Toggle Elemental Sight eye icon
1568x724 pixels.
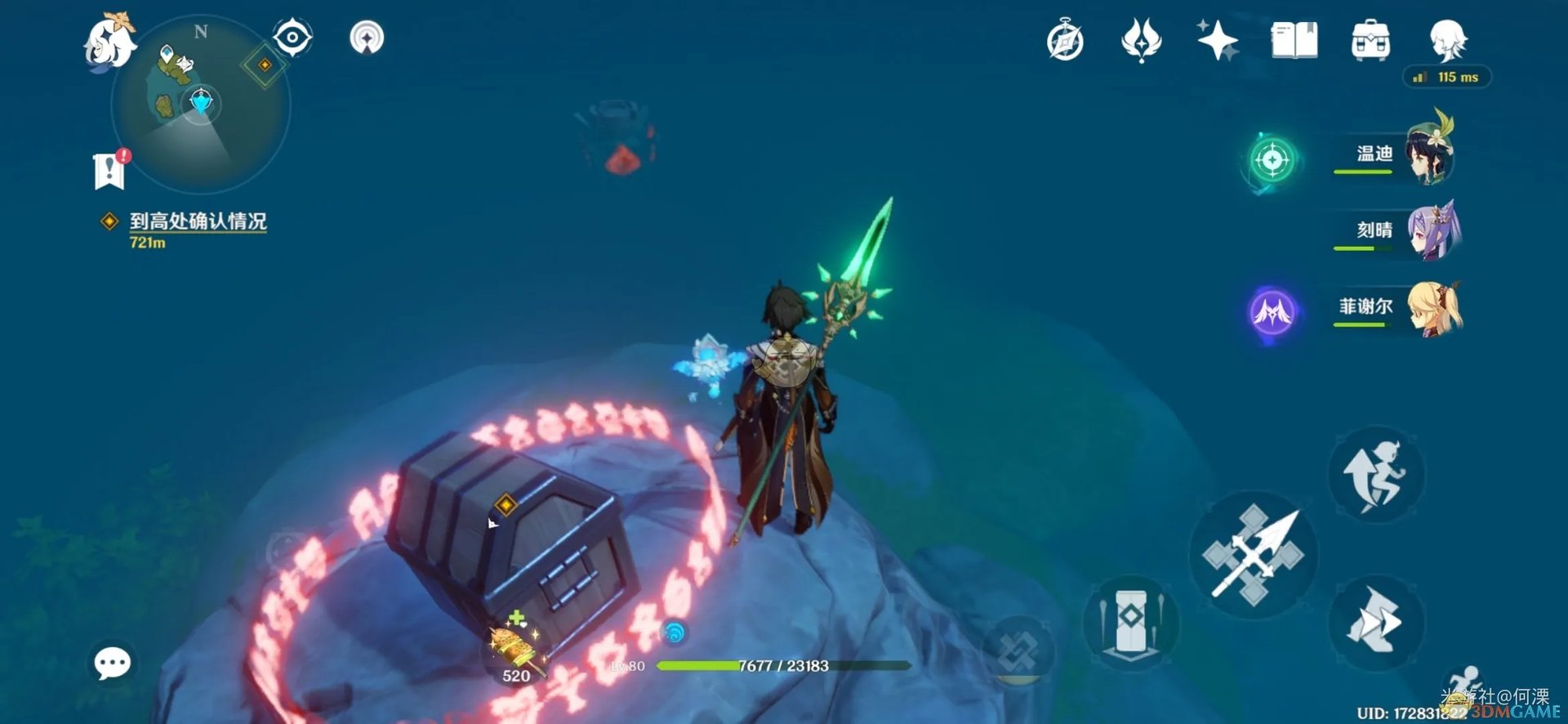coord(292,38)
